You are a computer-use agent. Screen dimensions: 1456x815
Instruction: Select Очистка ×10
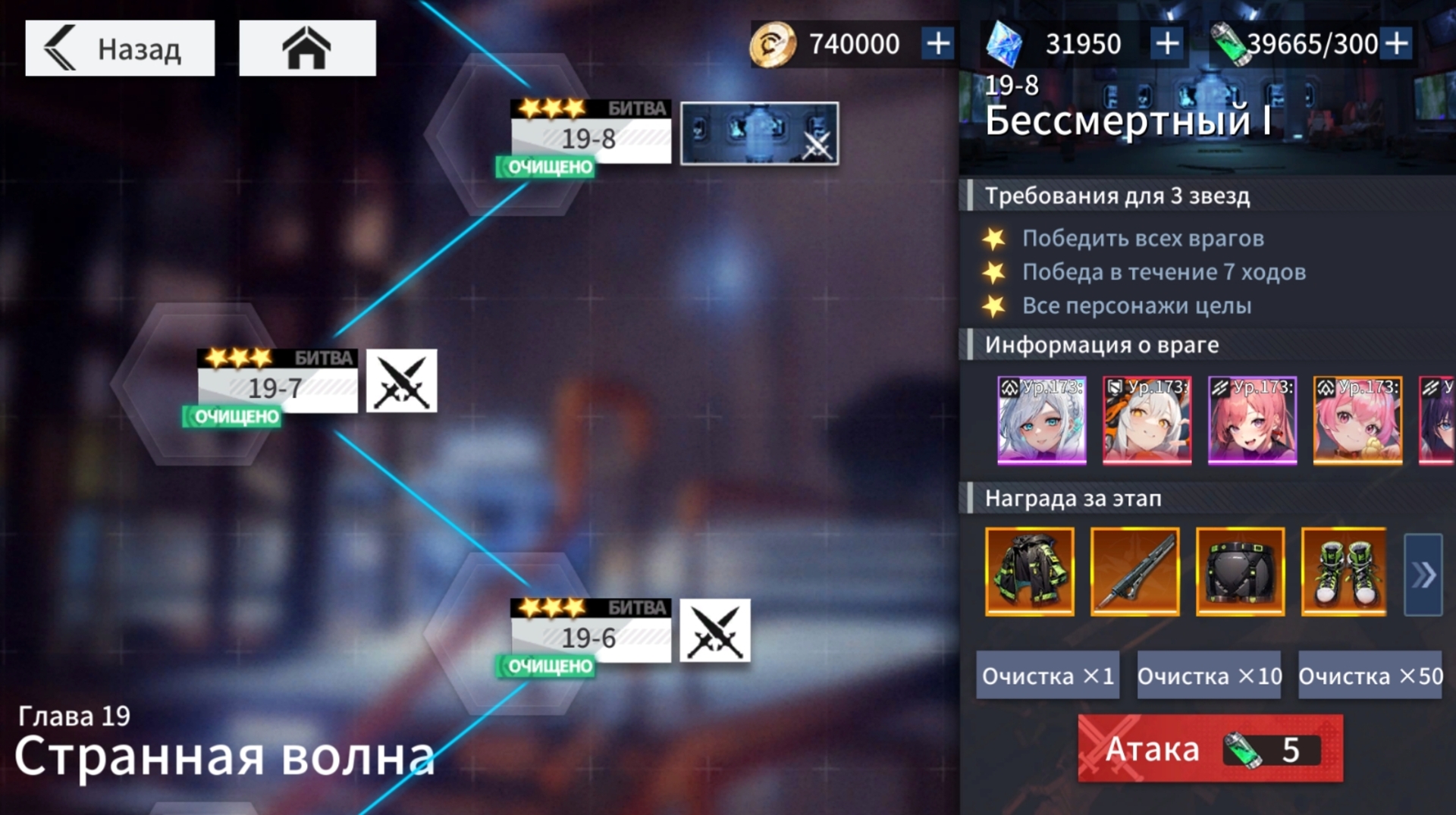(1209, 676)
